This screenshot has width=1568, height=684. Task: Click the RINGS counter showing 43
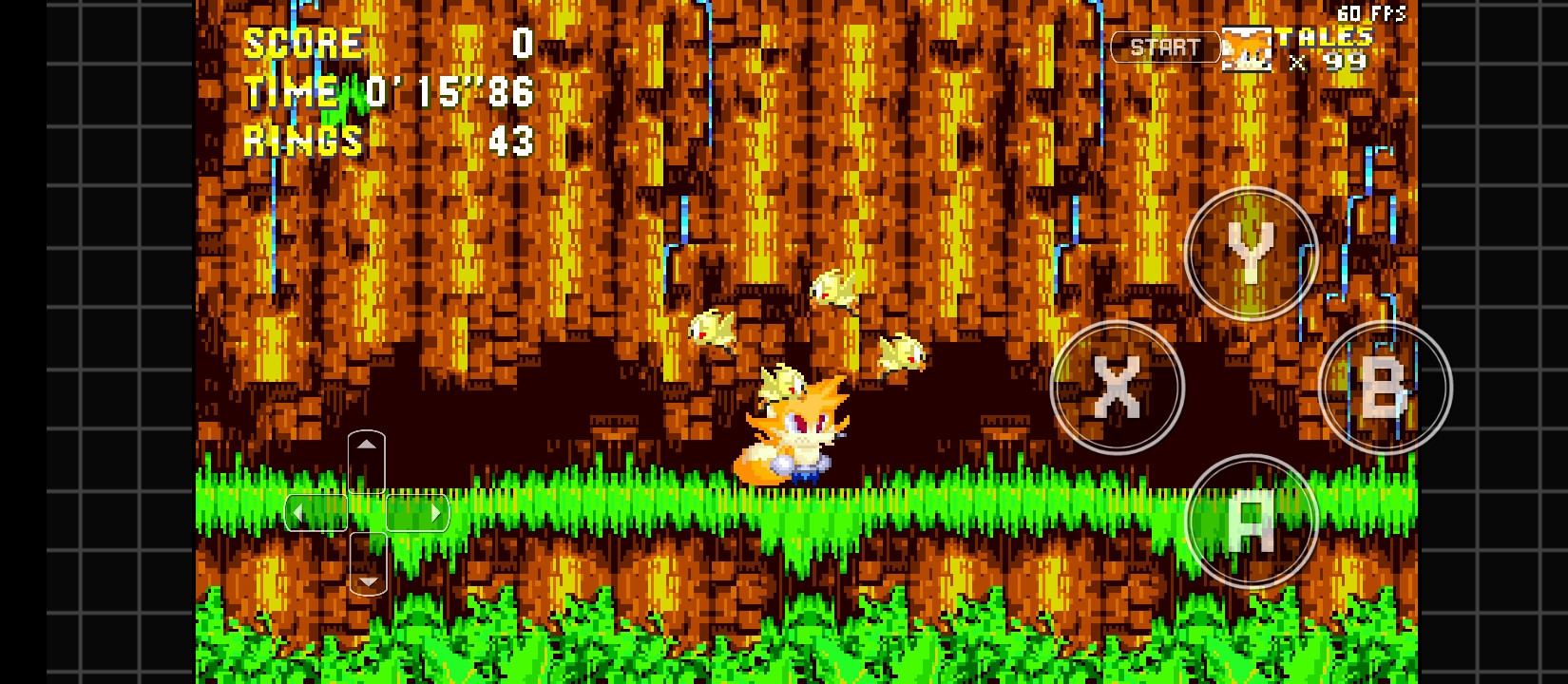click(513, 142)
